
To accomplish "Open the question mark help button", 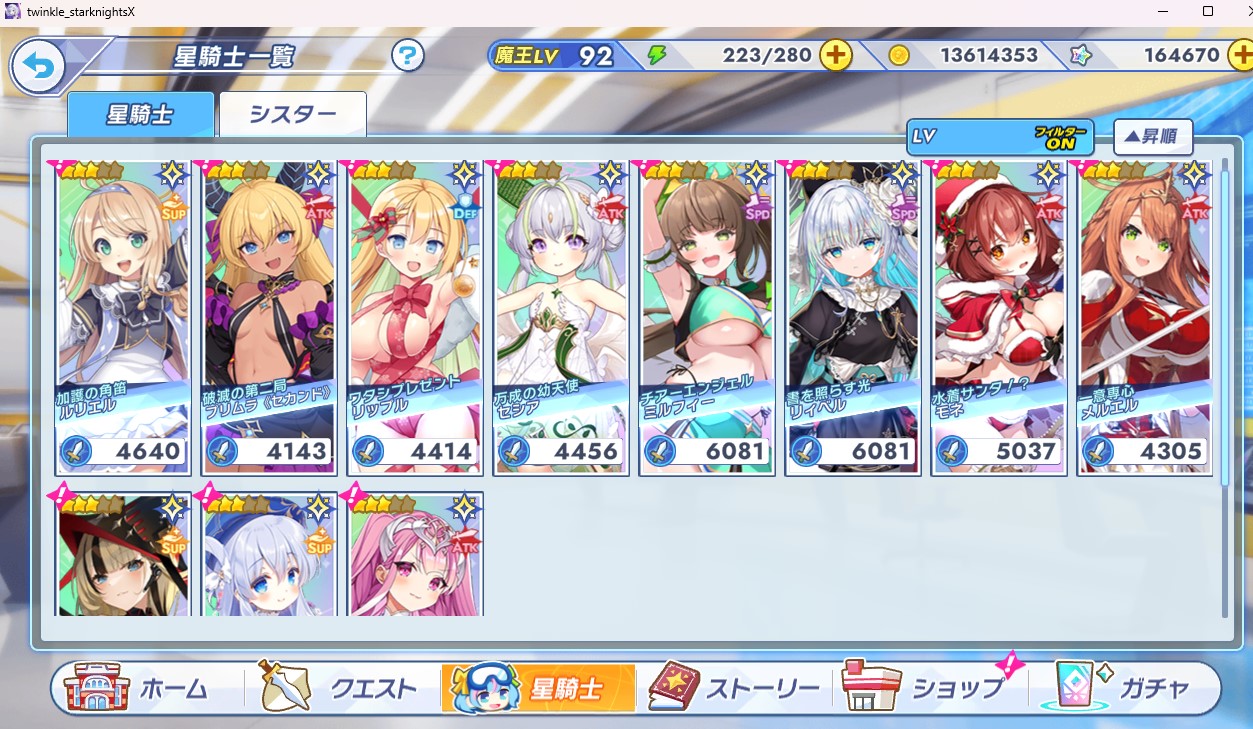I will pos(407,55).
